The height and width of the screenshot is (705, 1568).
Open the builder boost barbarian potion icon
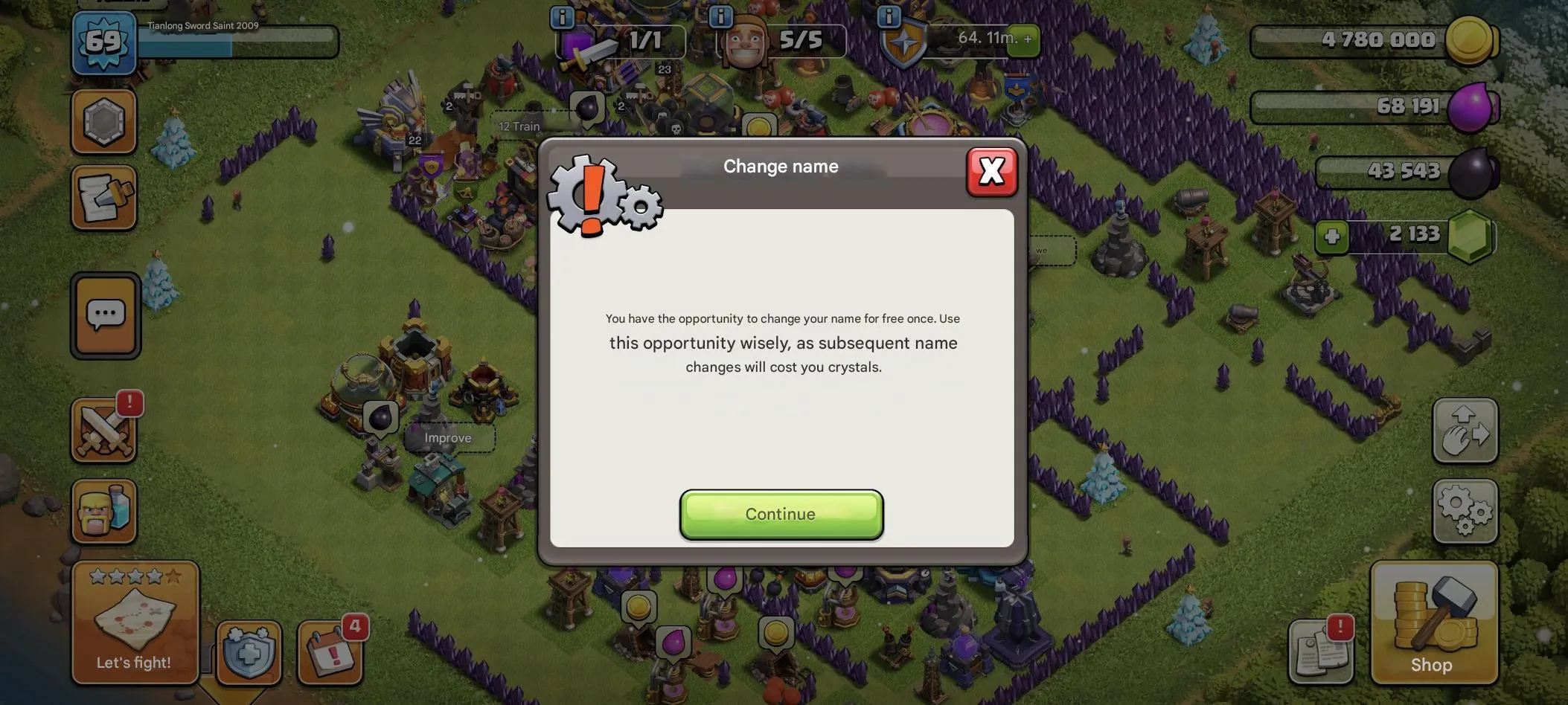104,512
